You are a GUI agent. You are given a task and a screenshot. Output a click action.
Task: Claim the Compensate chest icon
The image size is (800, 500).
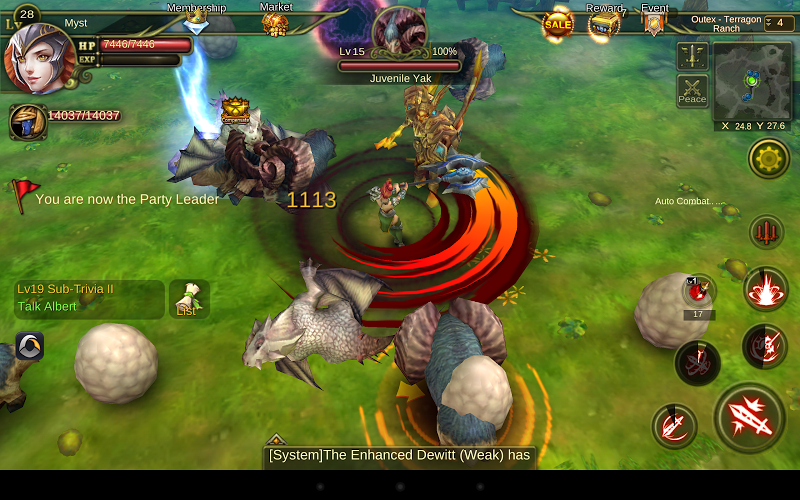236,109
